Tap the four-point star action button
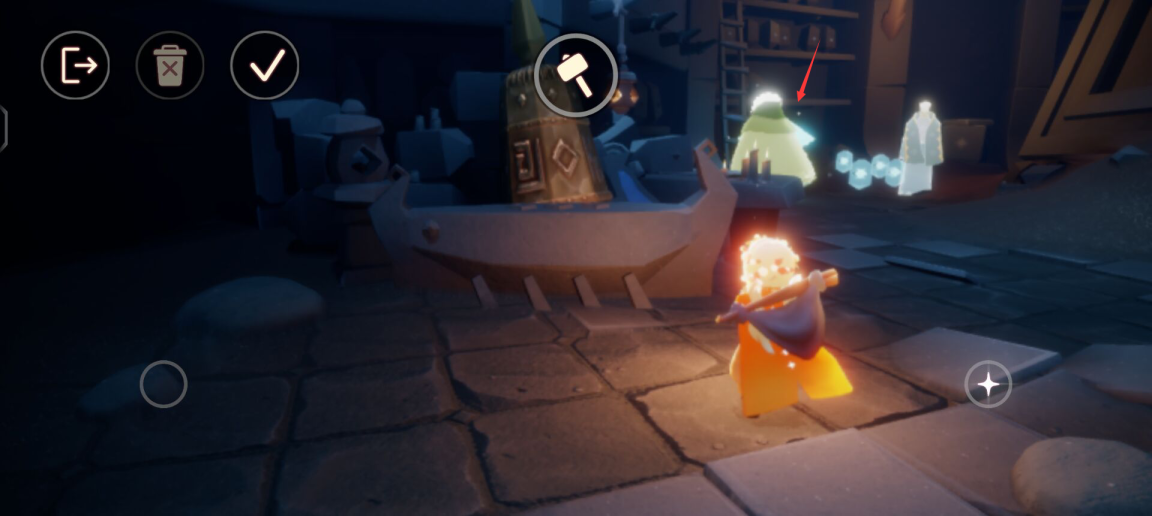 tap(988, 384)
